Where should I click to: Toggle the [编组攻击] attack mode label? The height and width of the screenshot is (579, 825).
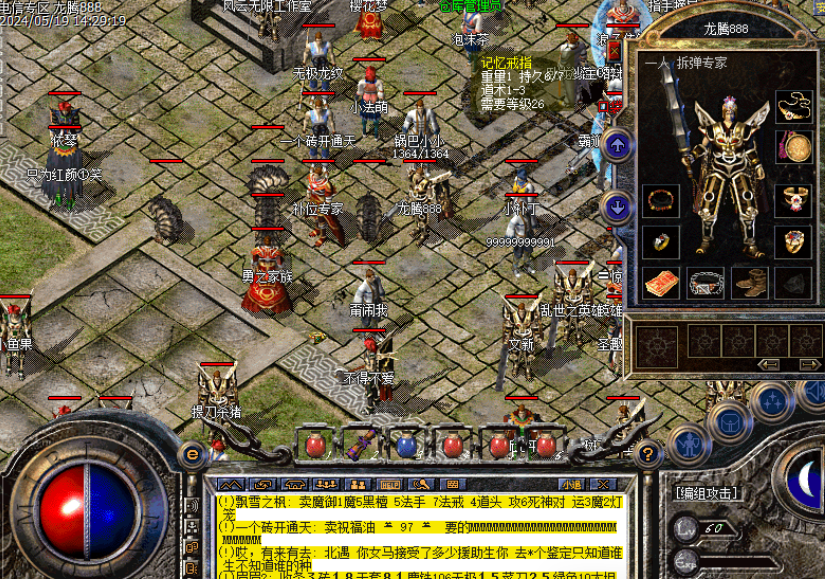point(707,493)
